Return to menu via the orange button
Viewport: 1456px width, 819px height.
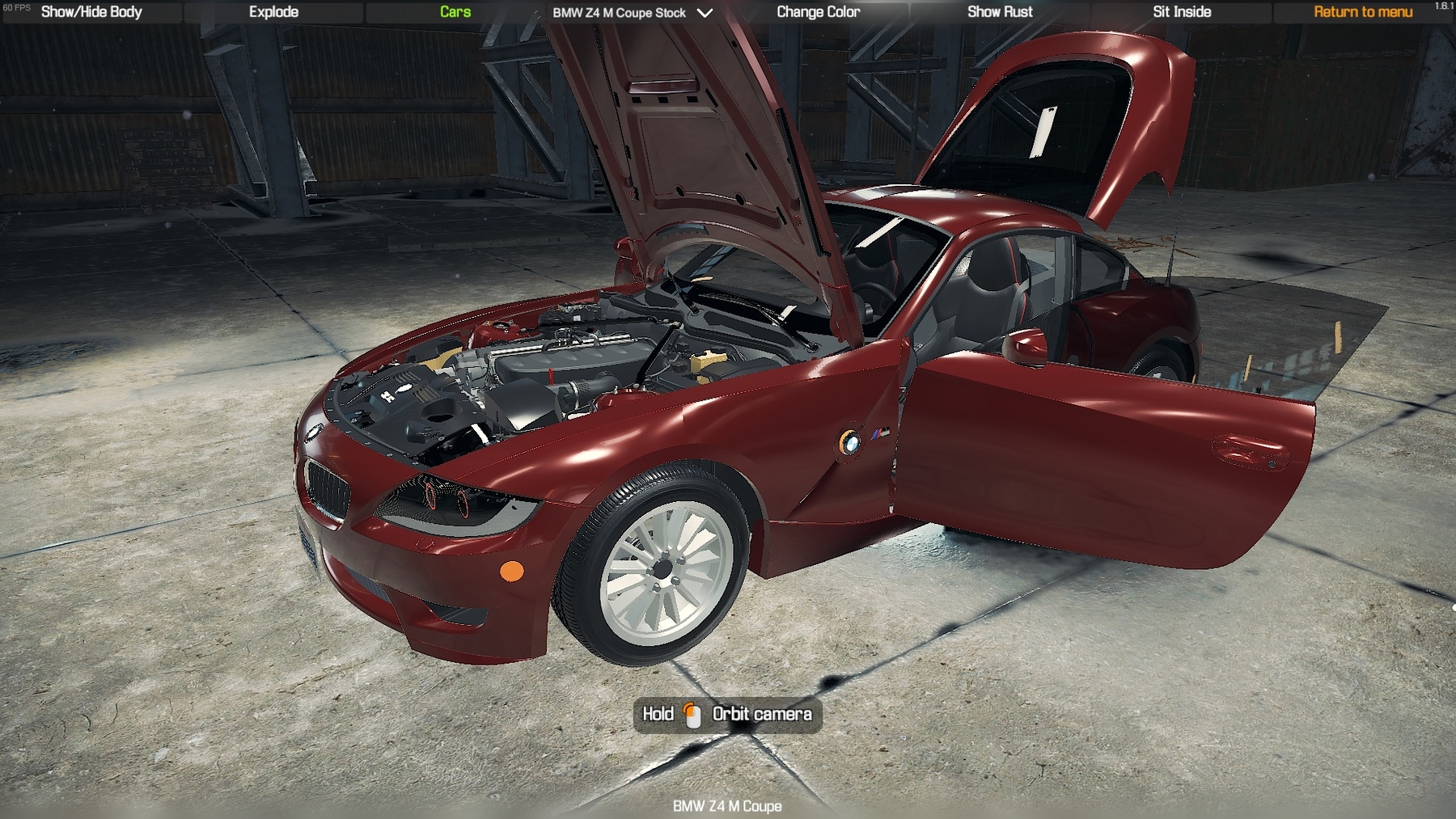coord(1363,12)
